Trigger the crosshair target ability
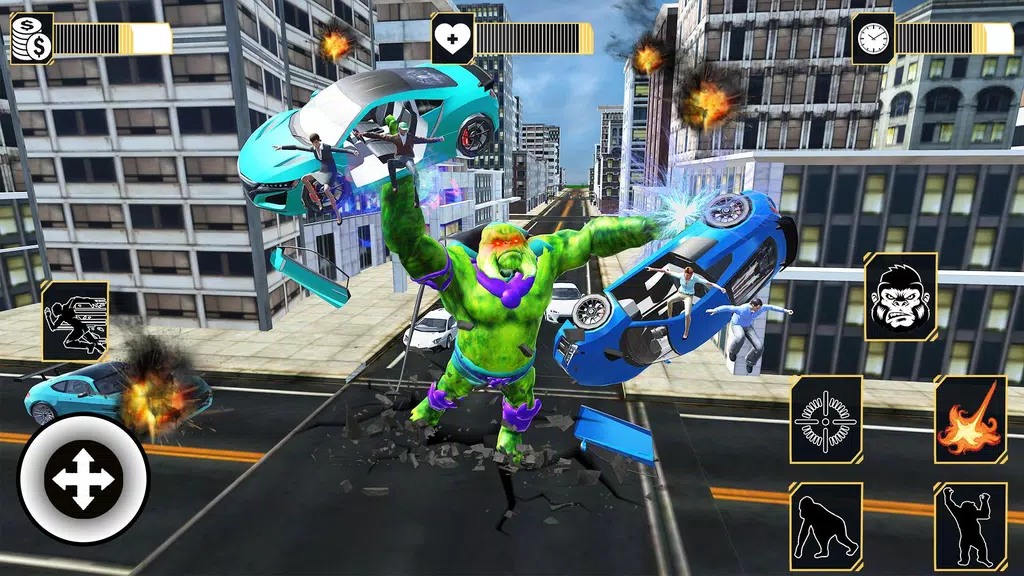This screenshot has height=576, width=1024. pos(826,420)
